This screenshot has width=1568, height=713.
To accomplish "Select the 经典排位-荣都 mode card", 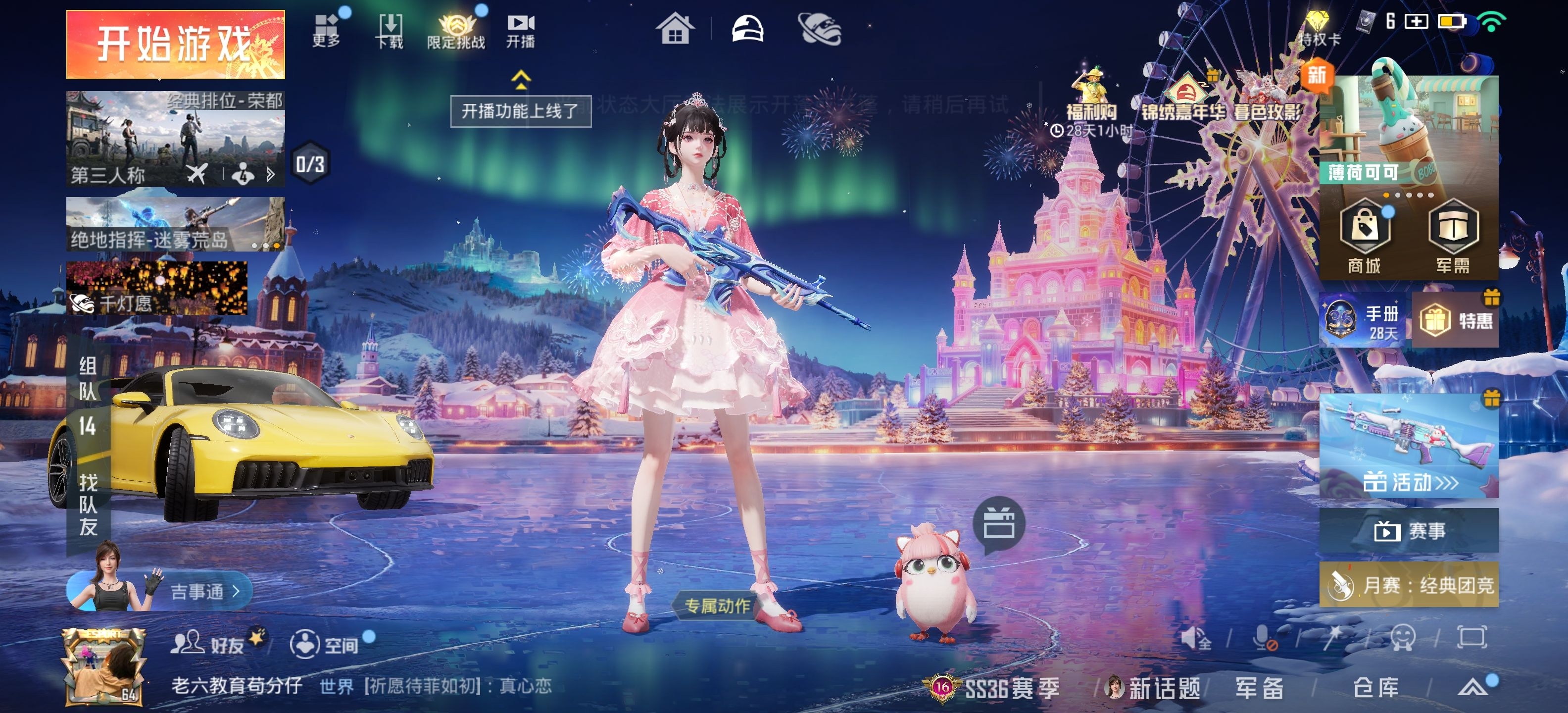I will pyautogui.click(x=175, y=139).
